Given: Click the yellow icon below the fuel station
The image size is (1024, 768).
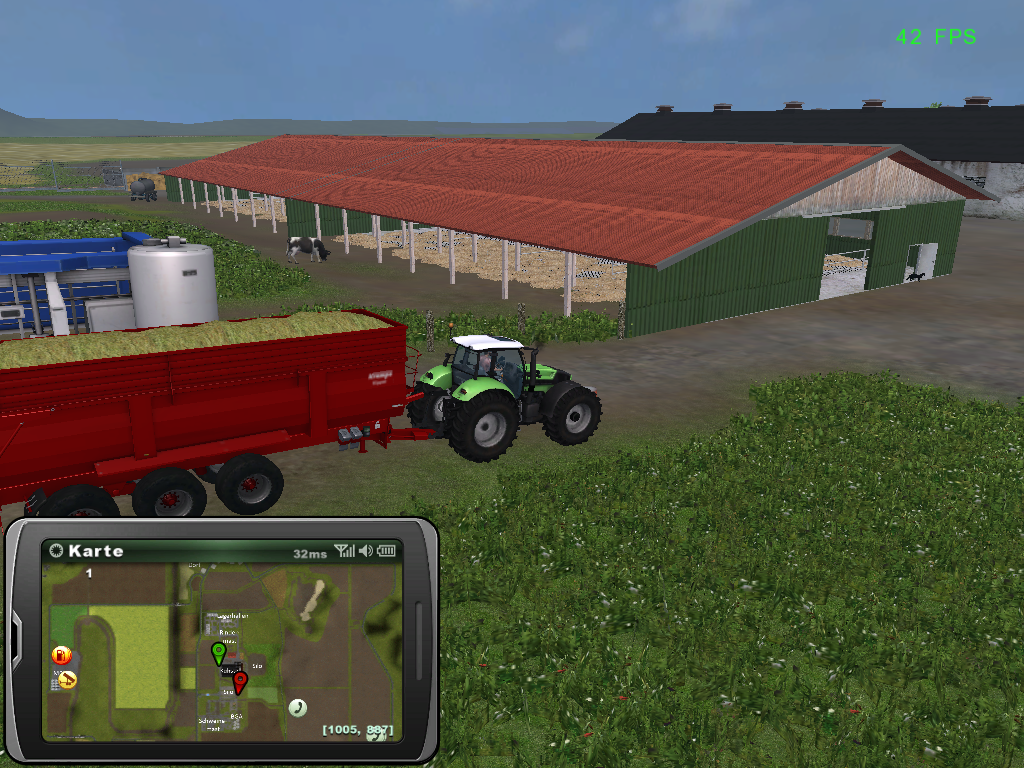Looking at the screenshot, I should tap(66, 680).
